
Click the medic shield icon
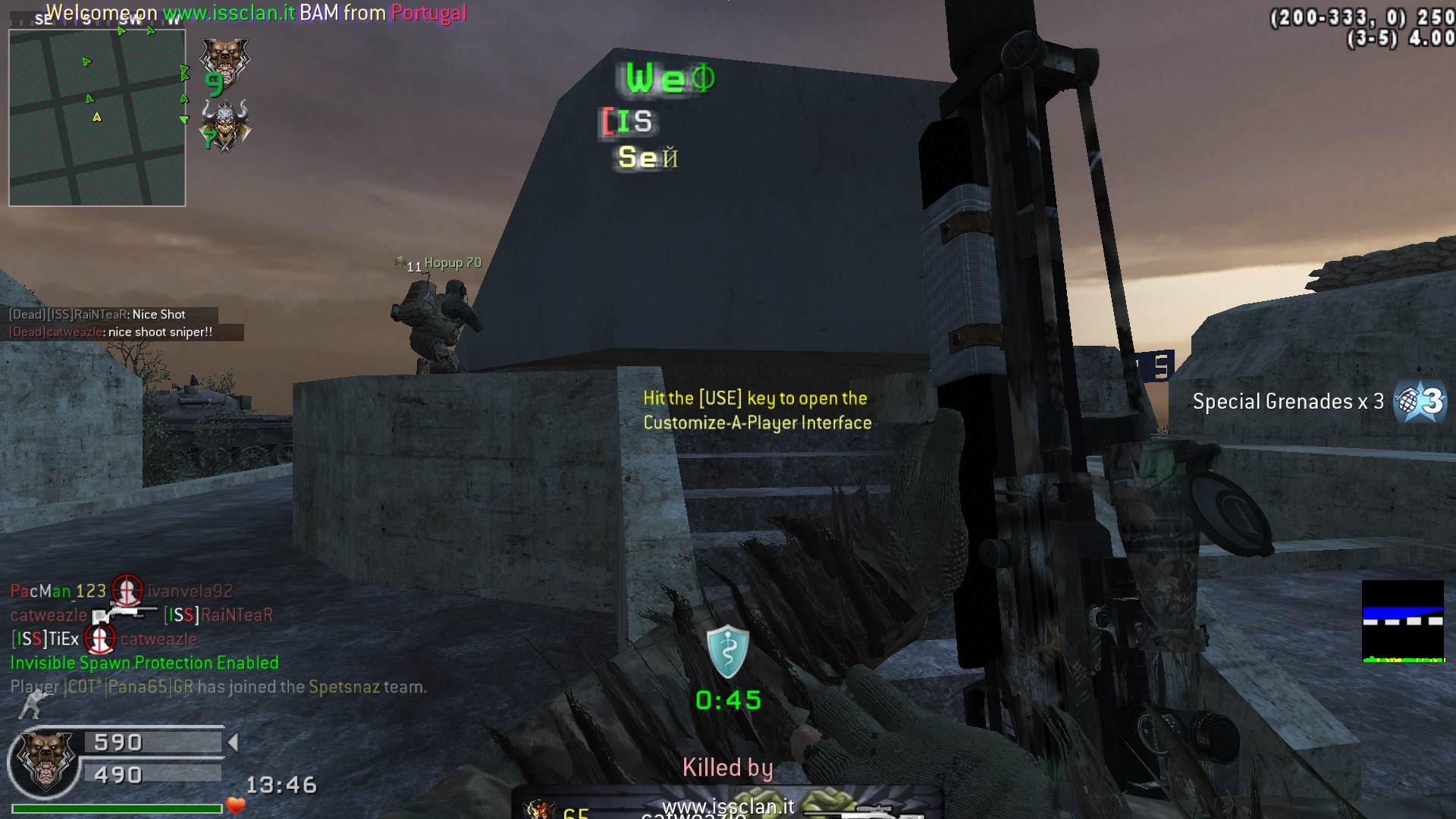tap(727, 651)
